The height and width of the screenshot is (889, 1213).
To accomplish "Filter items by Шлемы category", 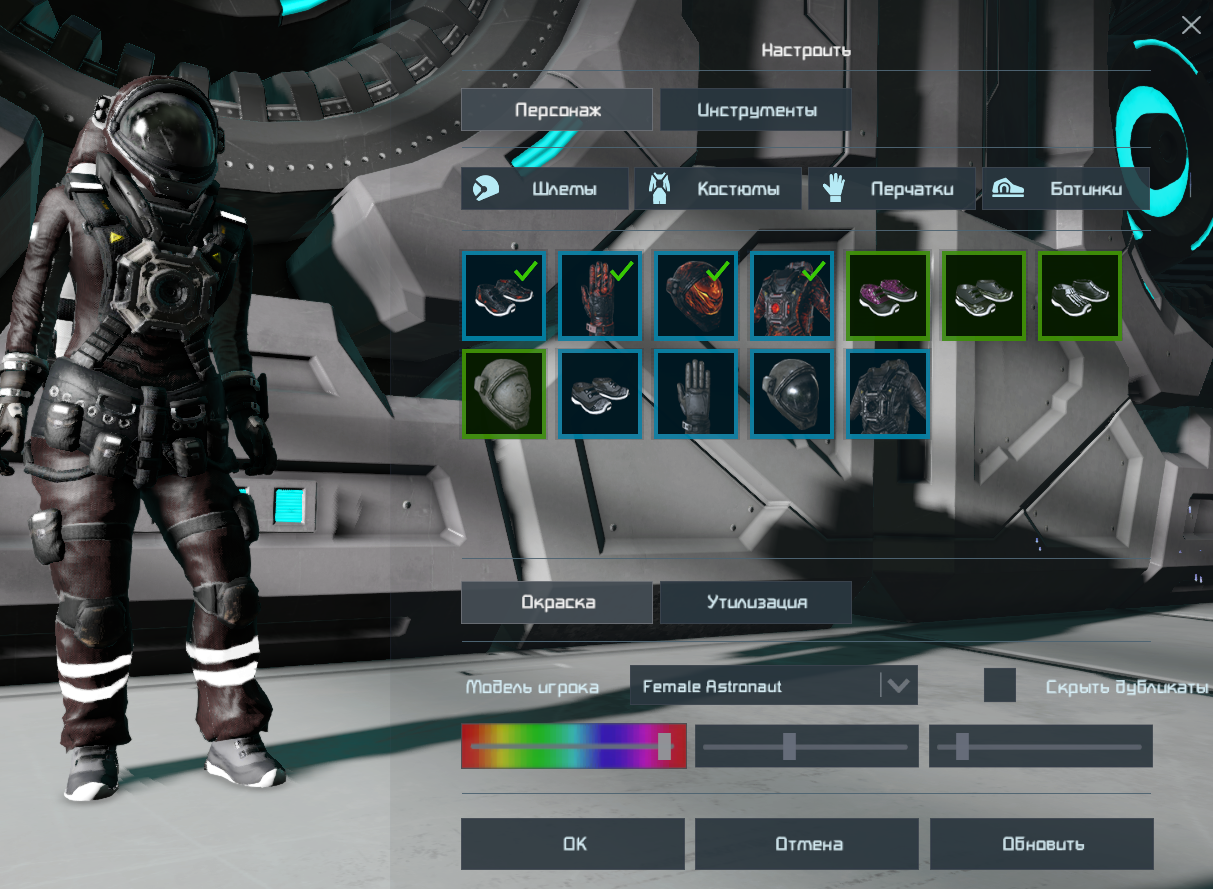I will (x=545, y=189).
